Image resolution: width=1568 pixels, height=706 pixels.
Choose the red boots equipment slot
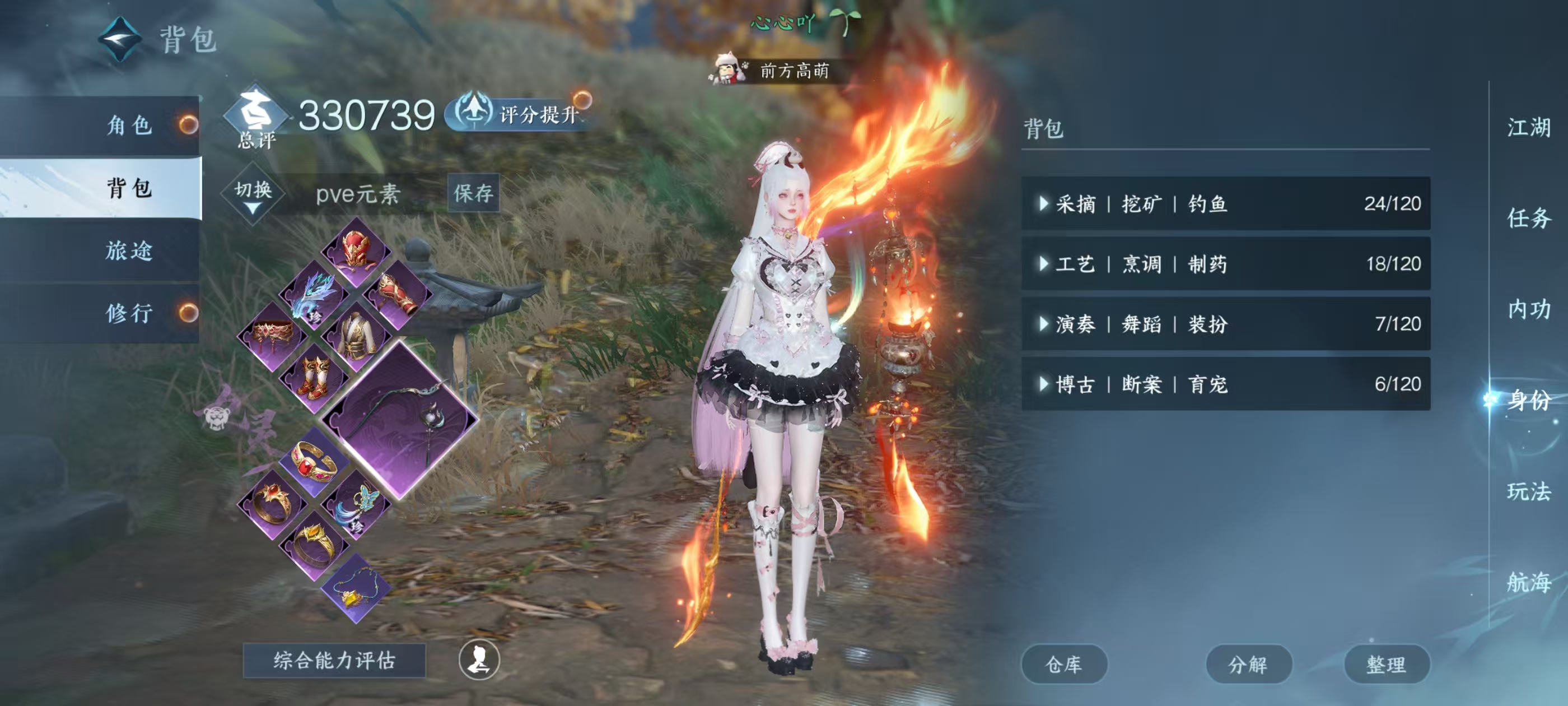(x=314, y=377)
